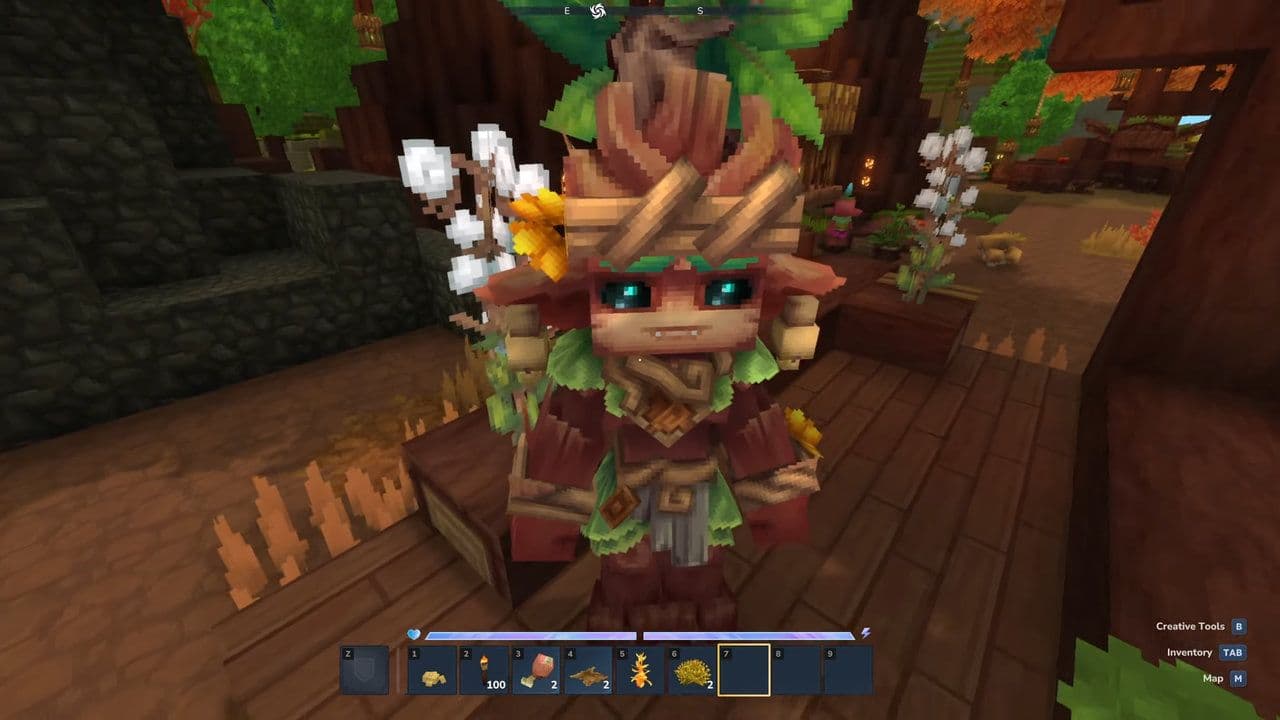The width and height of the screenshot is (1280, 720).
Task: Click the TAB keybind badge beside Inventory
Action: [1233, 653]
